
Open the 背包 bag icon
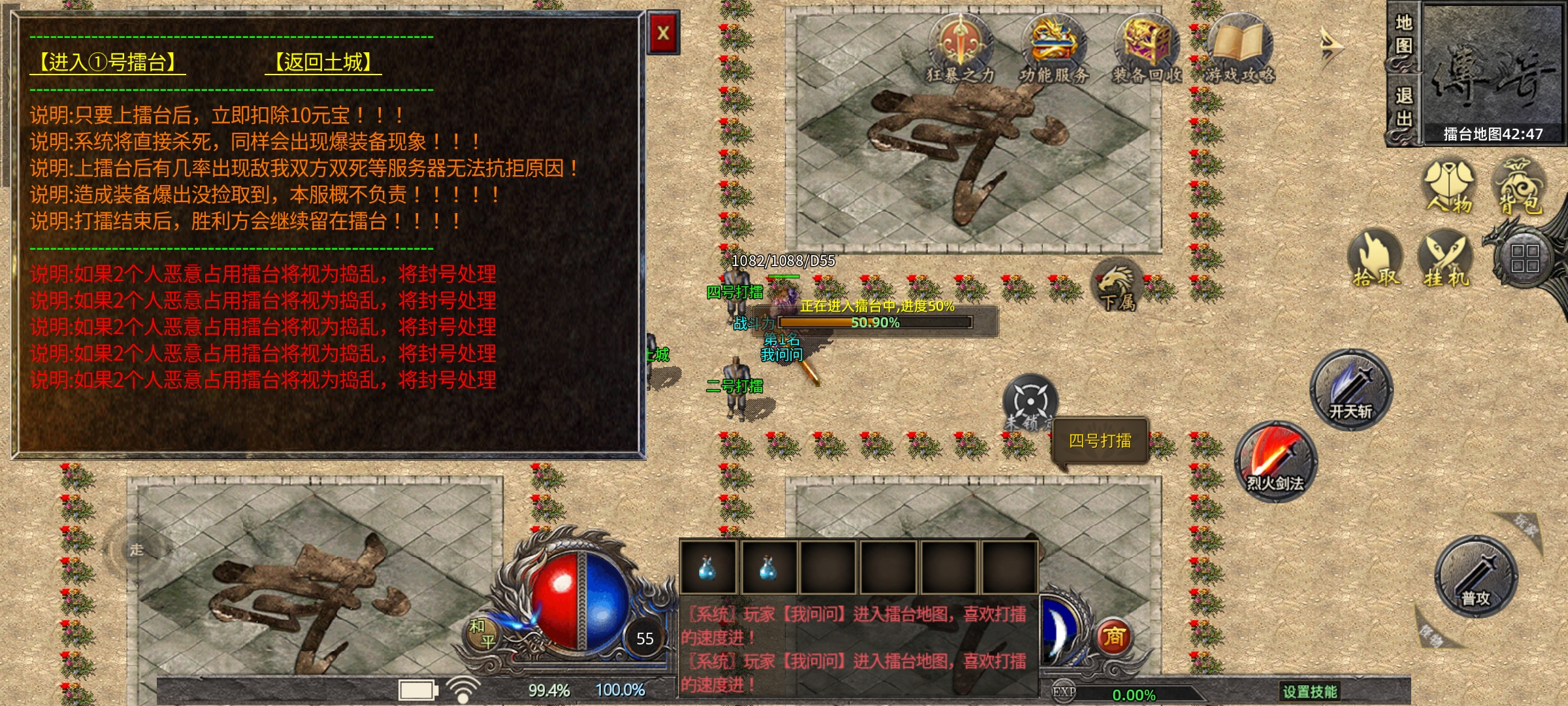[x=1520, y=186]
